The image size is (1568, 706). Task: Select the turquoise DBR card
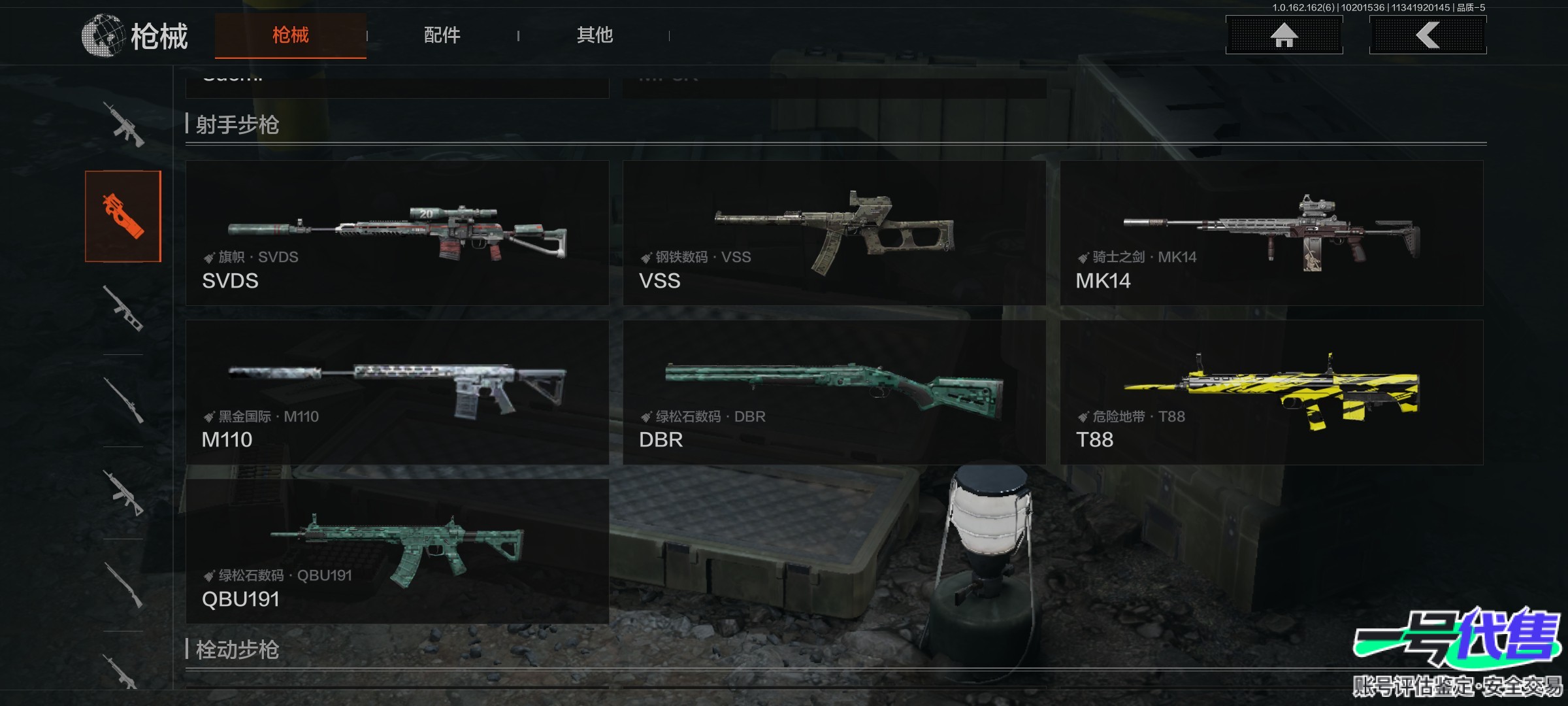tap(834, 392)
